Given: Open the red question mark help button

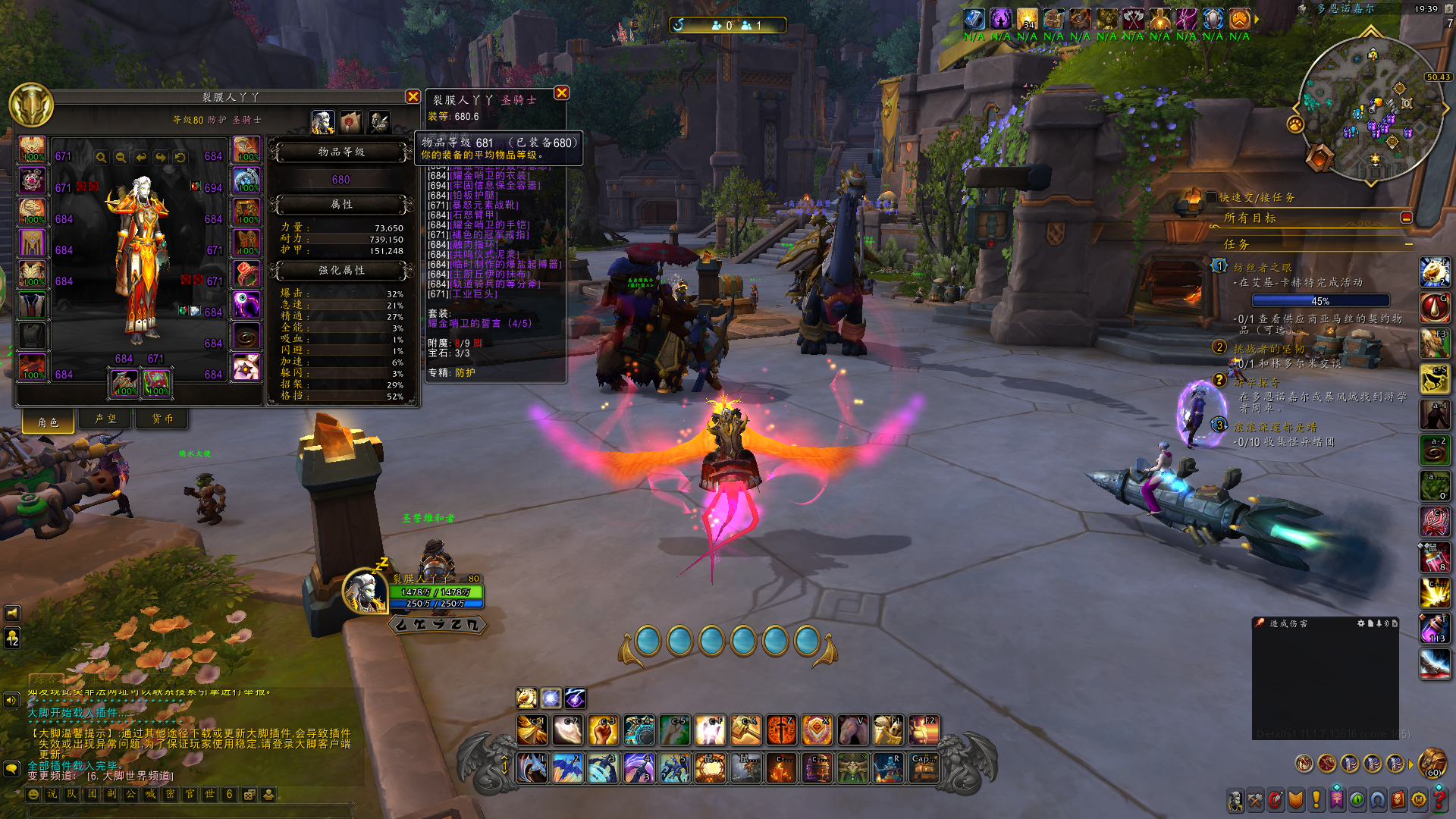Looking at the screenshot, I should click(1439, 799).
